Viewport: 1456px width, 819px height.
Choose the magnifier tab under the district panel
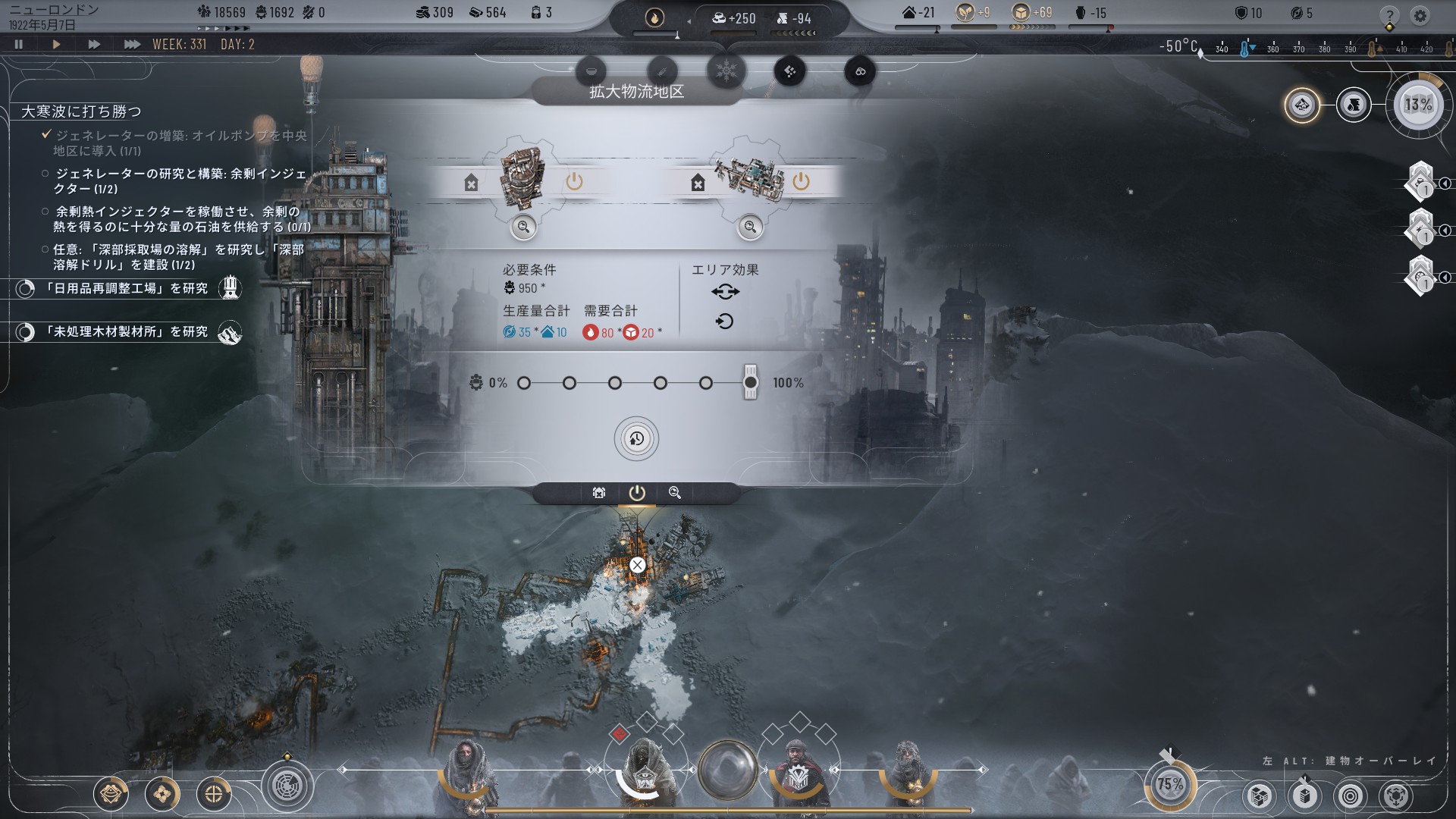pos(675,493)
